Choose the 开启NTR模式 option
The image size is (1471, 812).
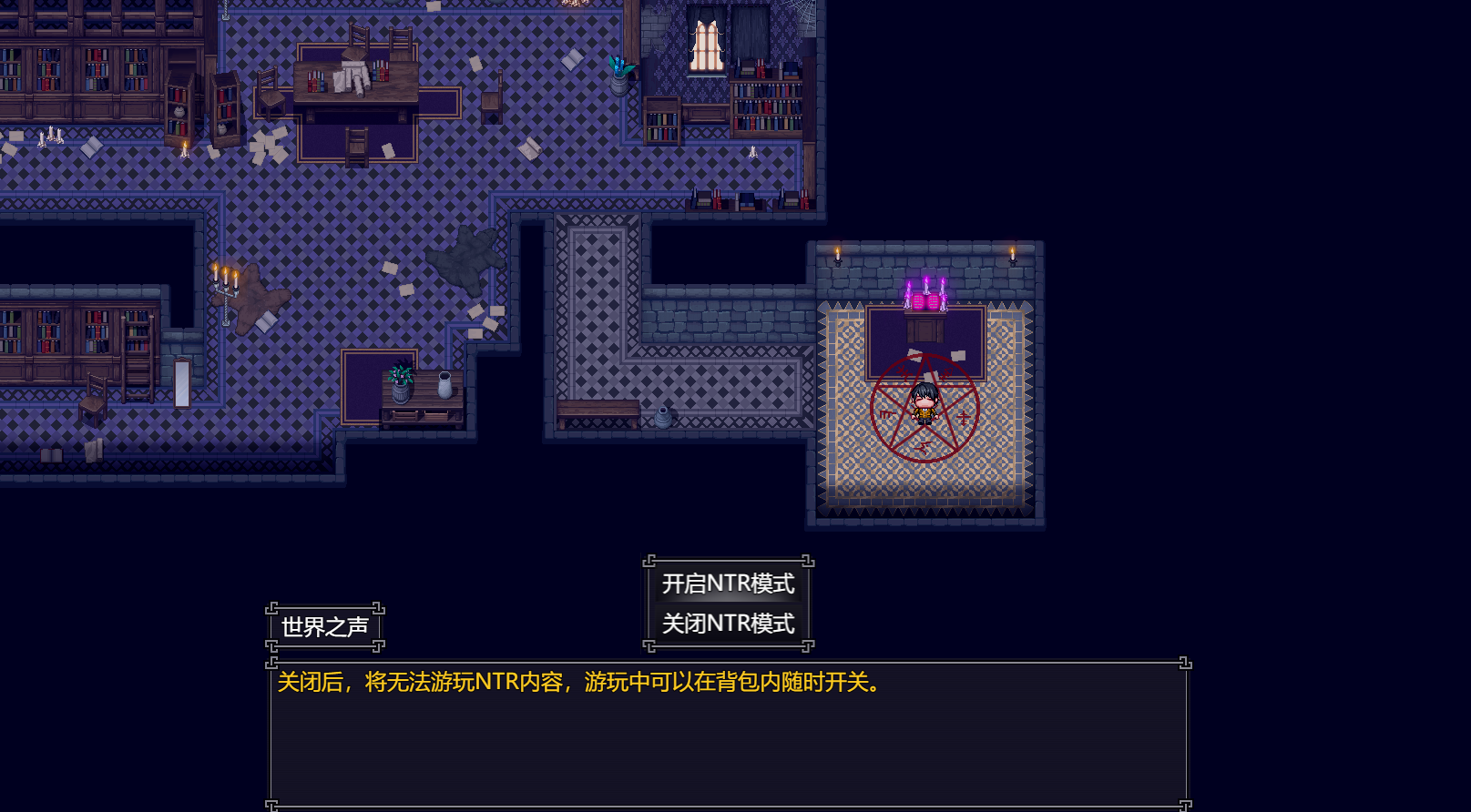(x=728, y=584)
